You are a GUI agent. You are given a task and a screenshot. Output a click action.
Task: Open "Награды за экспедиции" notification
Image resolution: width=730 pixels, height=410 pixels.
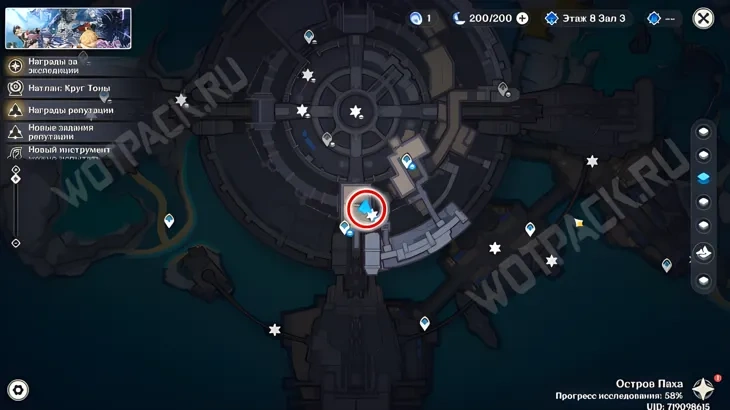click(x=60, y=66)
